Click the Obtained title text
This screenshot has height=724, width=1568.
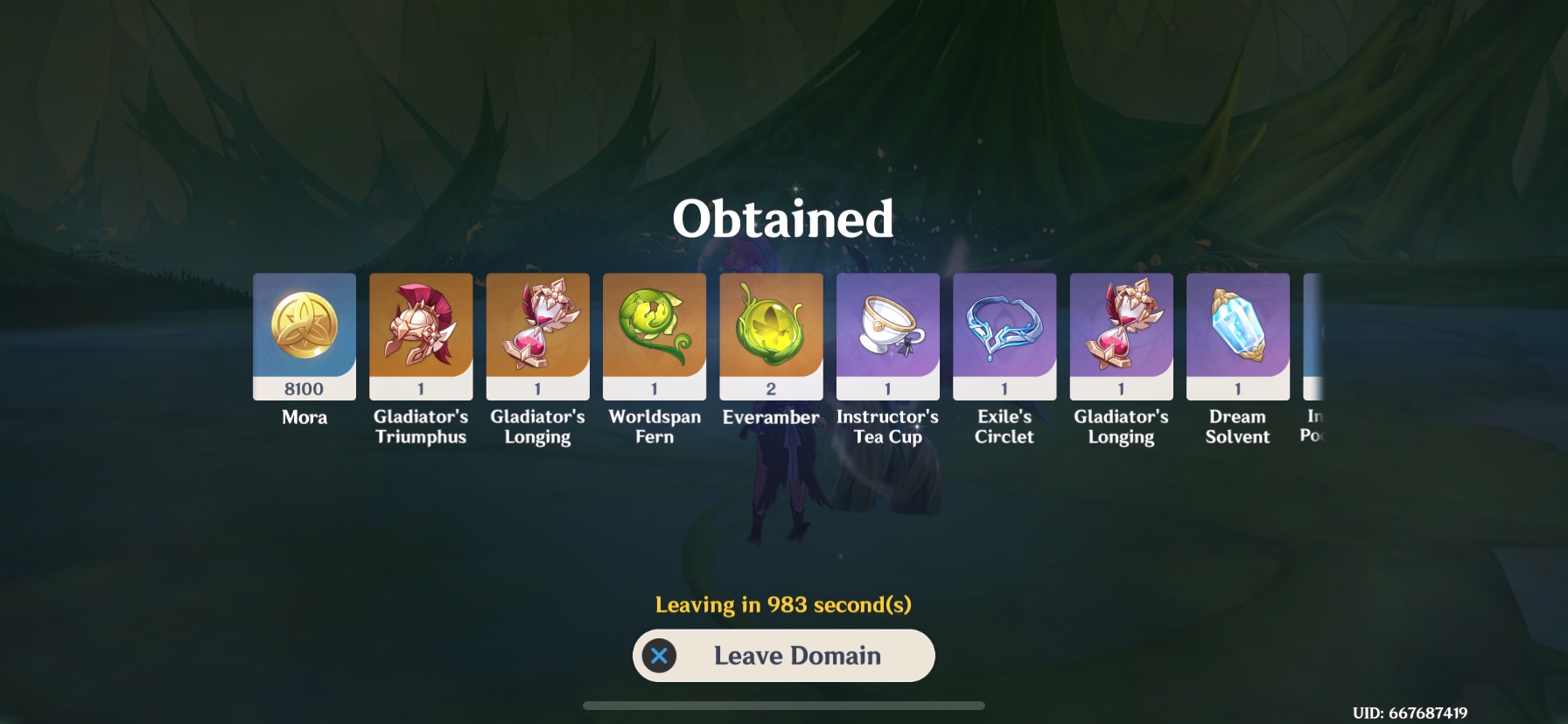(x=783, y=219)
